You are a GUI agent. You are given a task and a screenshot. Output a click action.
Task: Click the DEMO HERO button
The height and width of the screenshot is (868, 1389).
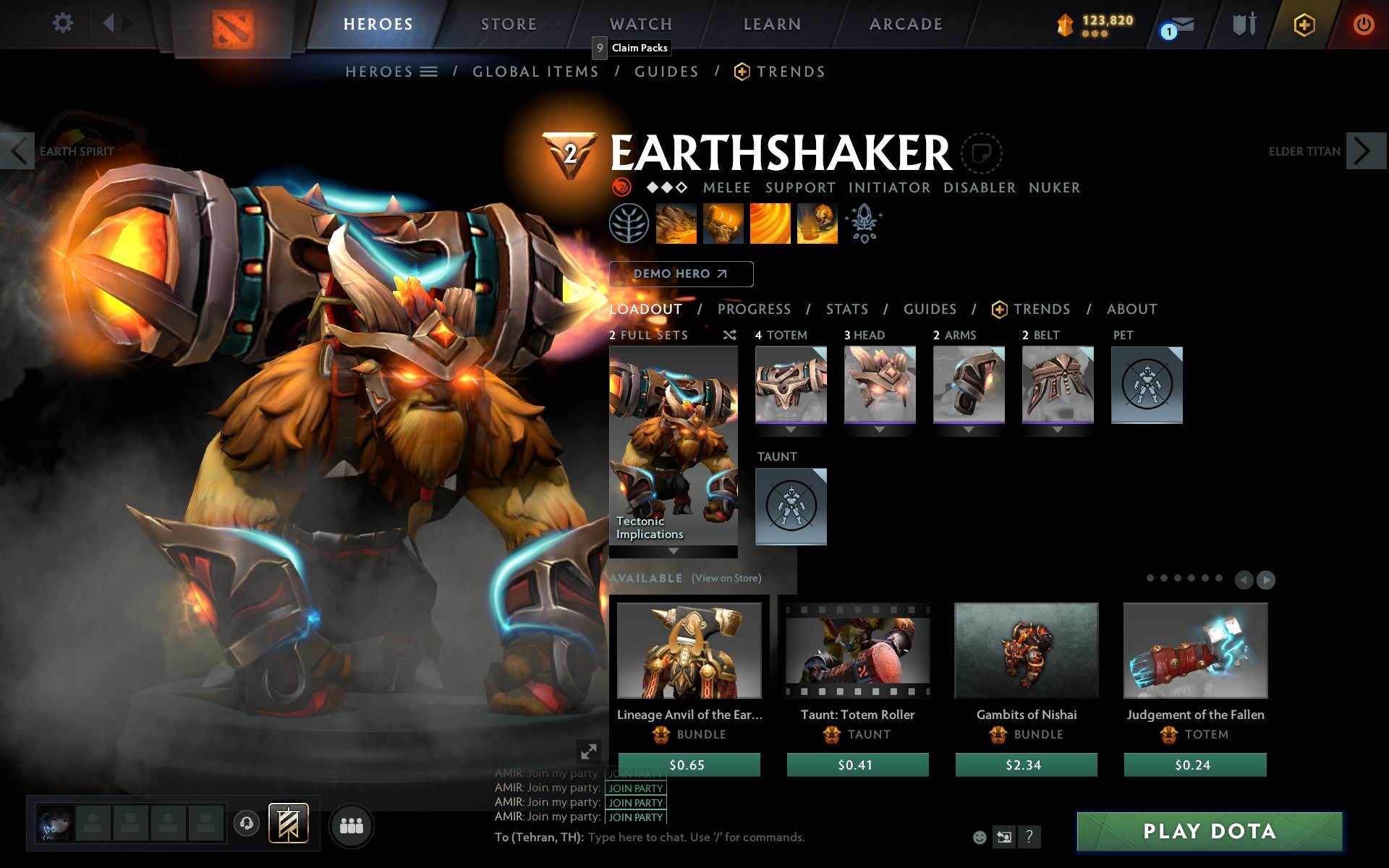coord(680,274)
